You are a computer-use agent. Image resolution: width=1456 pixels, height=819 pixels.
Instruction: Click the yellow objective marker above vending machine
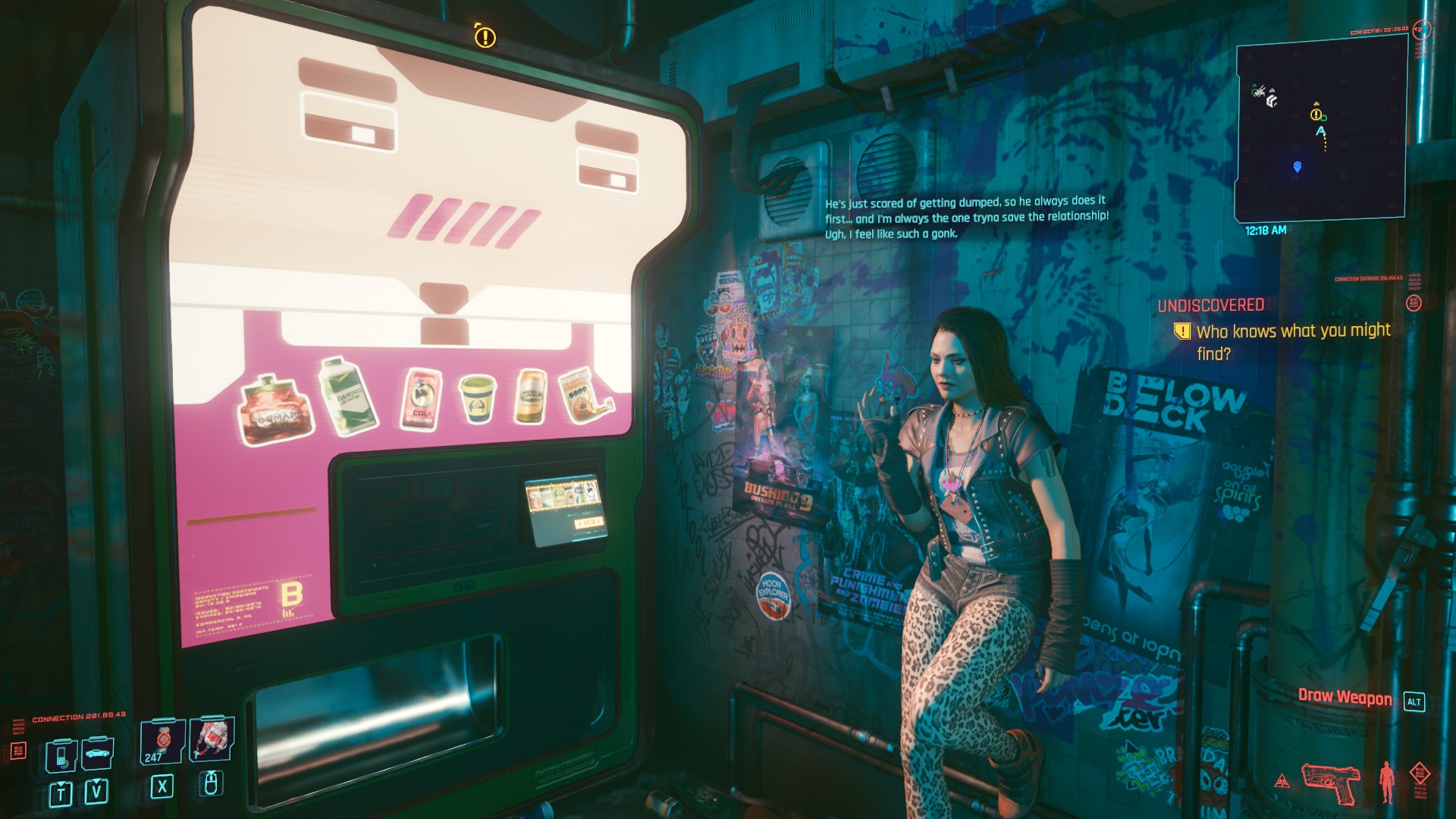485,36
